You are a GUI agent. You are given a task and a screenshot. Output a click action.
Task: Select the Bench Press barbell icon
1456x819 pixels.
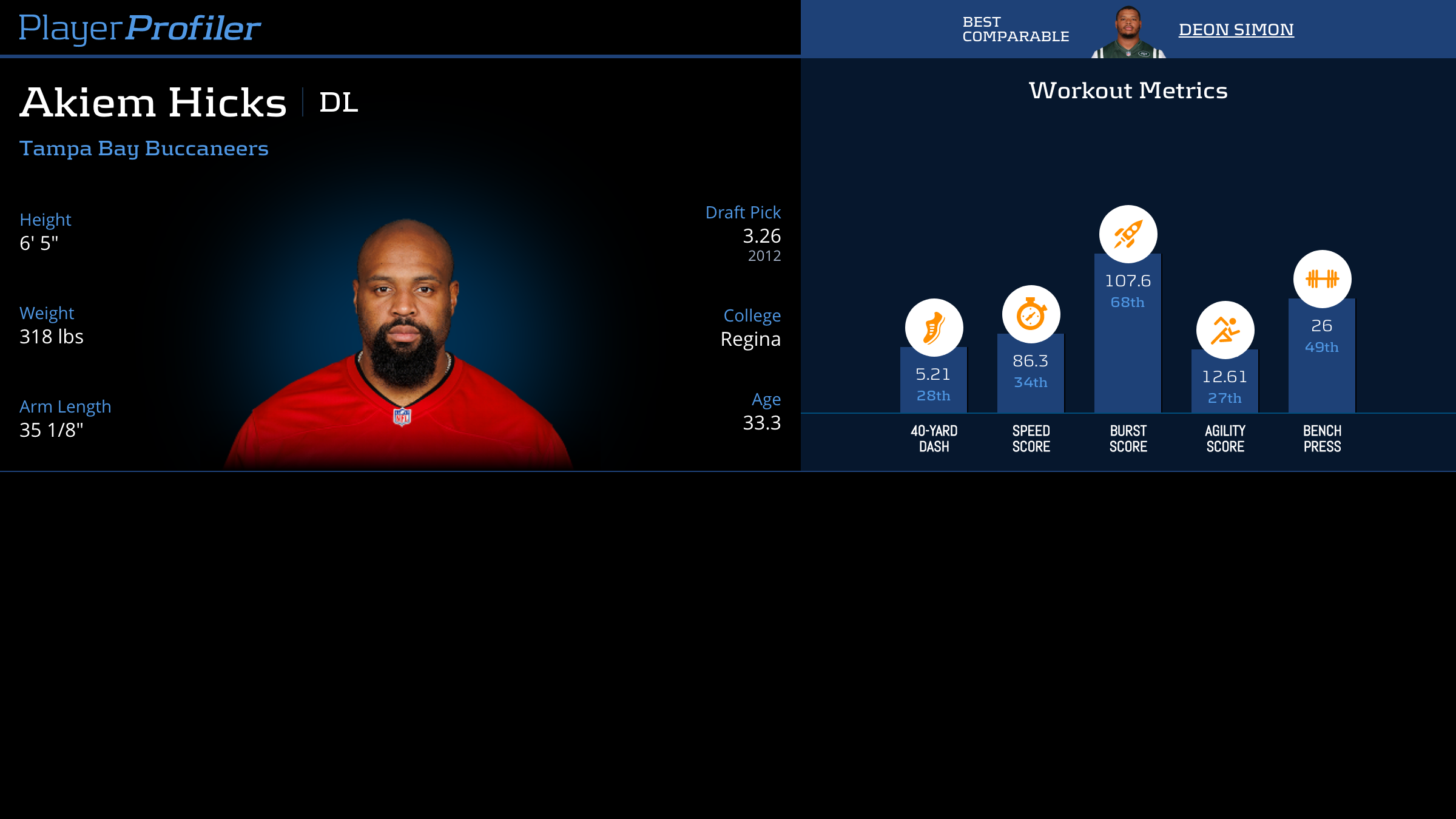coord(1322,279)
